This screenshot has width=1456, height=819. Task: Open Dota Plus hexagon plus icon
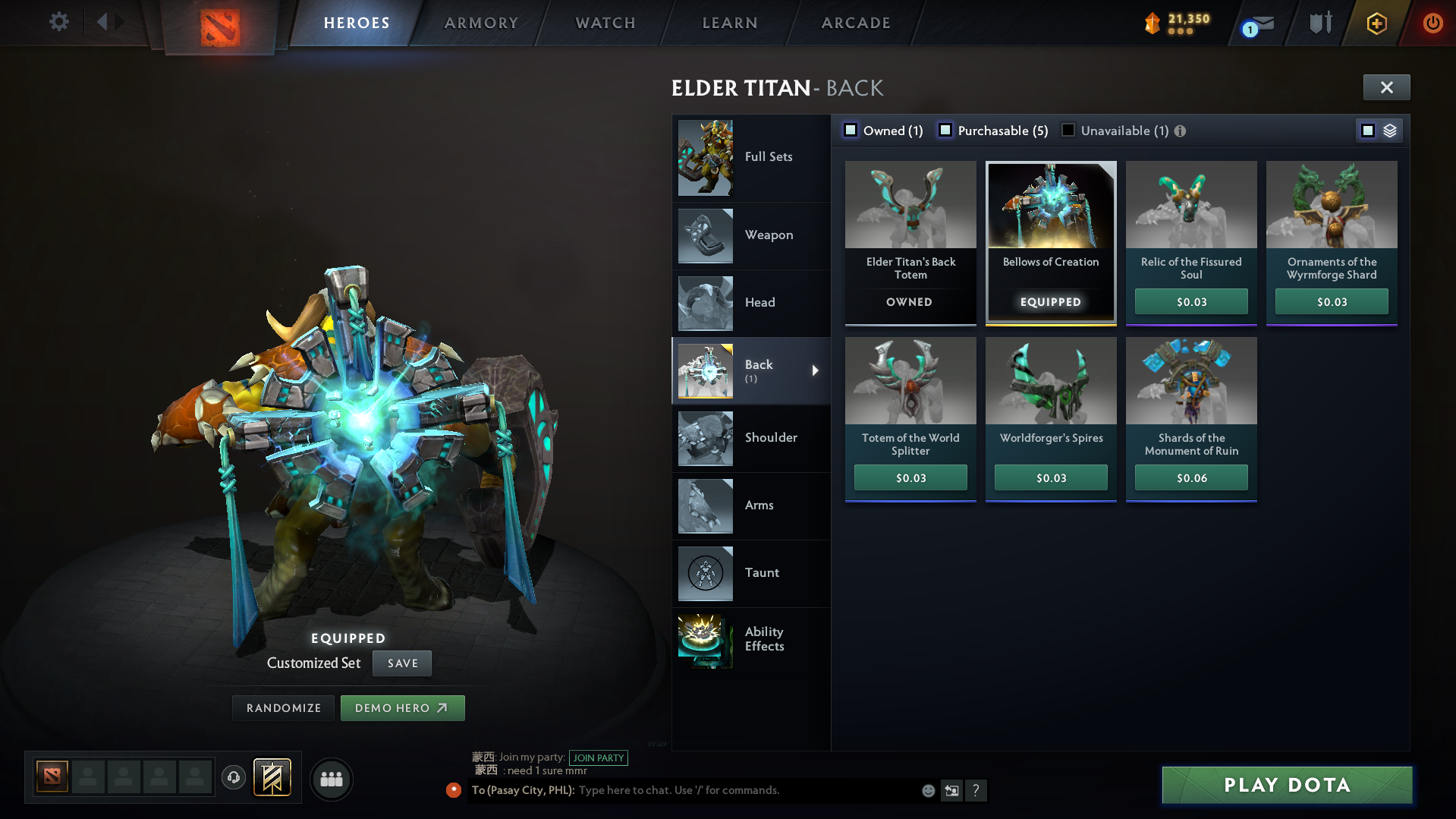tap(1376, 24)
